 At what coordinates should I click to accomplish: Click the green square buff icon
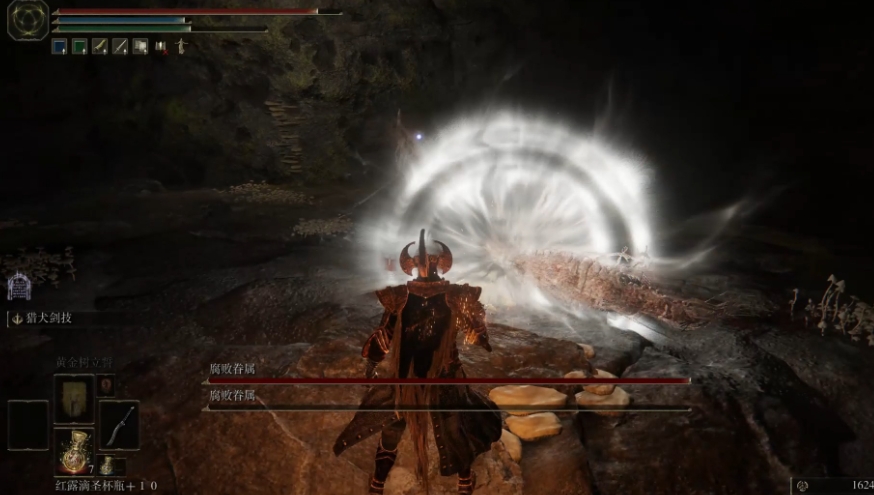tap(79, 46)
